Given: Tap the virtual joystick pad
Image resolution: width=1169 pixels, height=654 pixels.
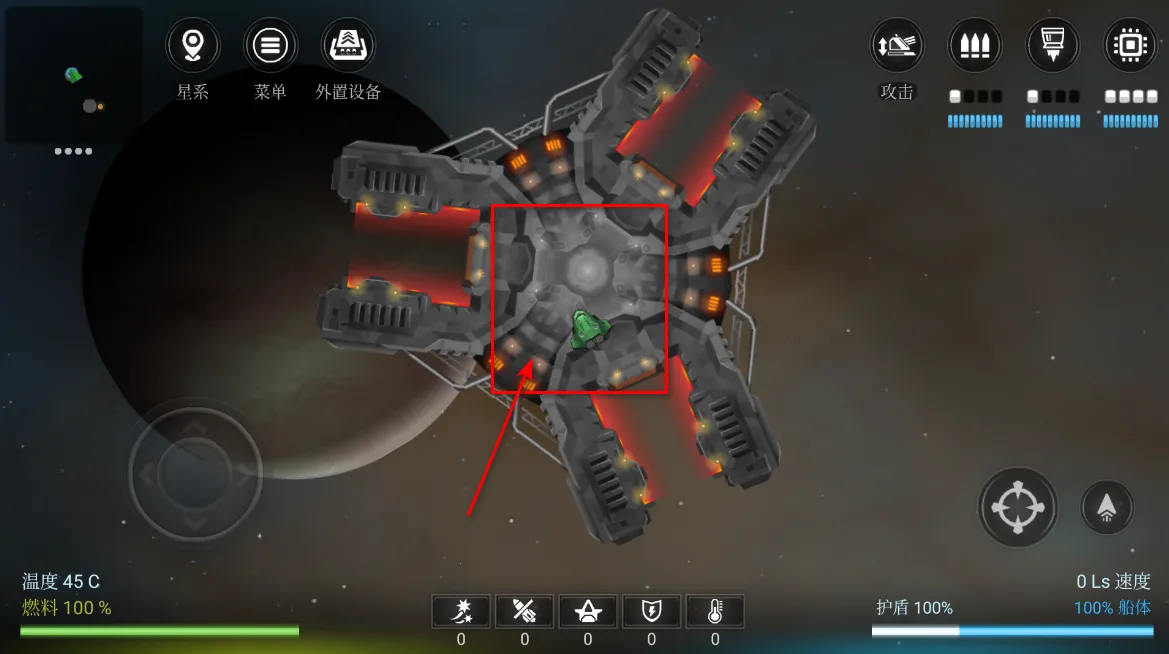Looking at the screenshot, I should pyautogui.click(x=195, y=471).
